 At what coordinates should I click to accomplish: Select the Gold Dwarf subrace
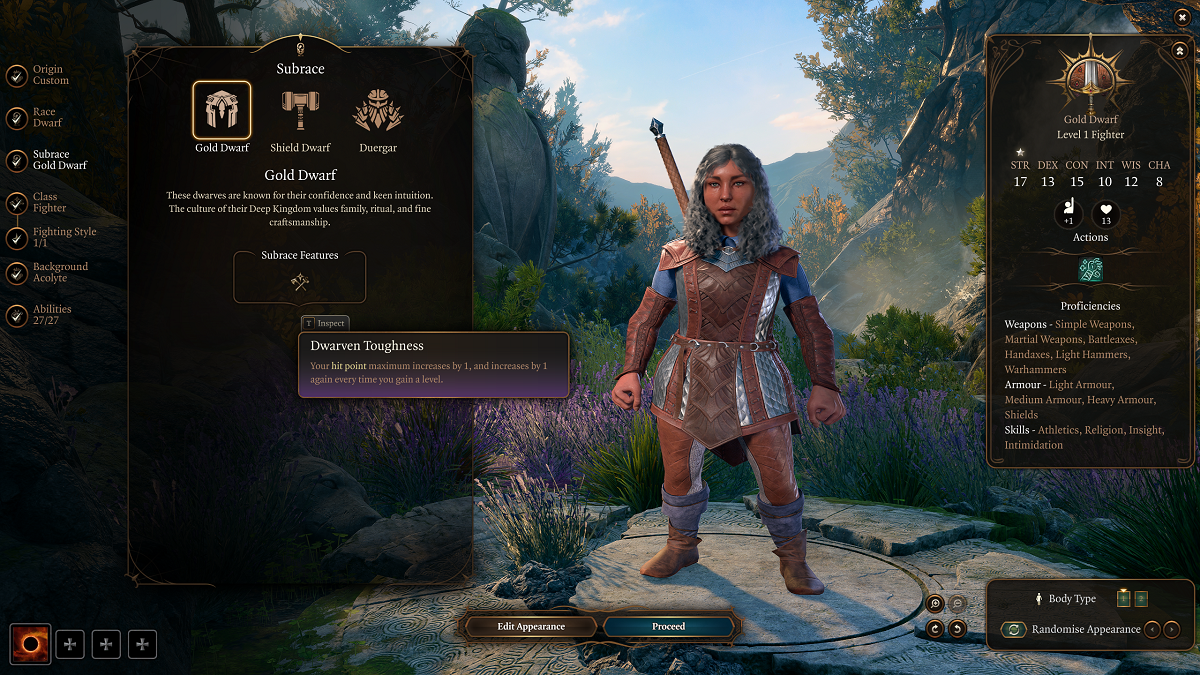point(222,111)
